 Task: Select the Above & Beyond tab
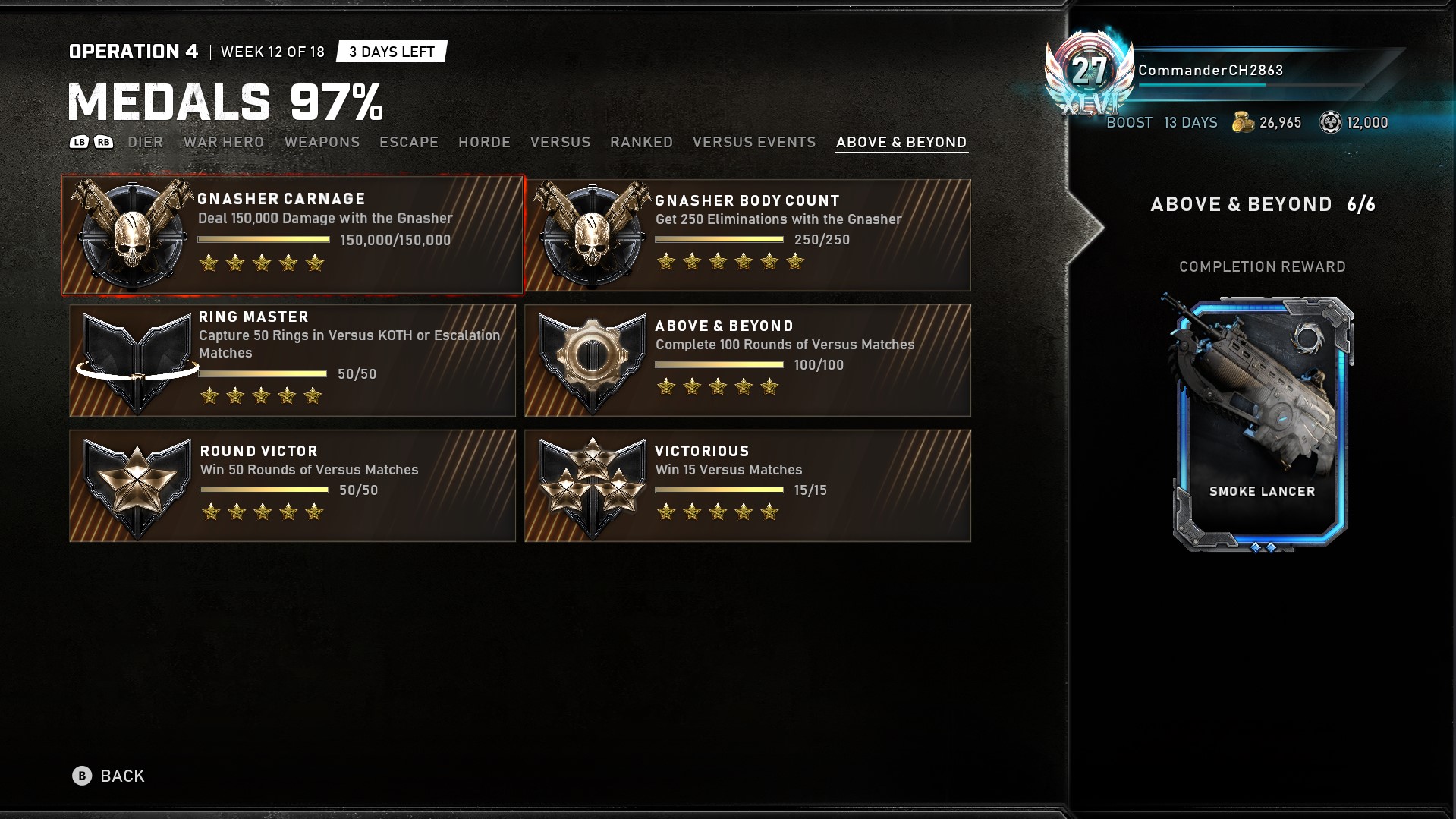click(x=901, y=142)
